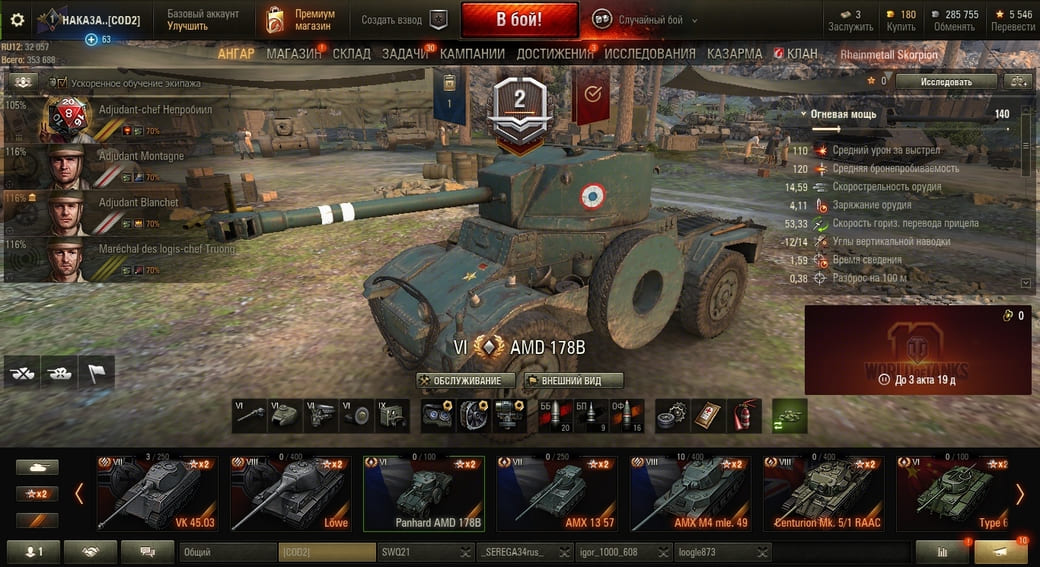The width and height of the screenshot is (1040, 567).
Task: Open the Клан tab
Action: tap(801, 53)
